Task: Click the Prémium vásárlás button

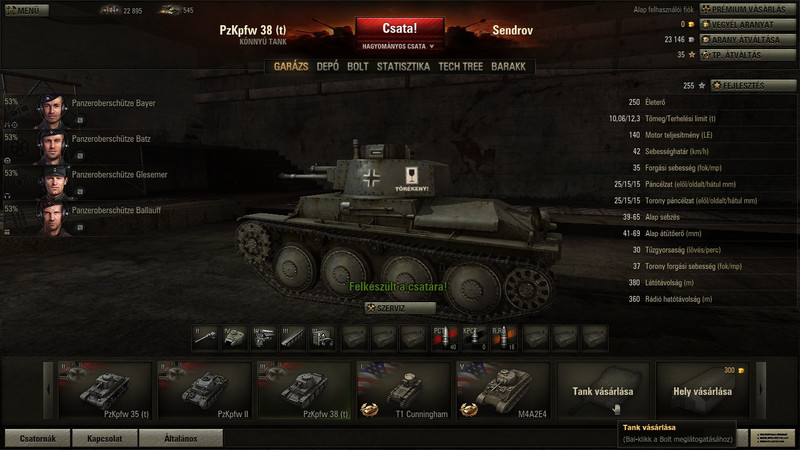Action: [x=746, y=9]
